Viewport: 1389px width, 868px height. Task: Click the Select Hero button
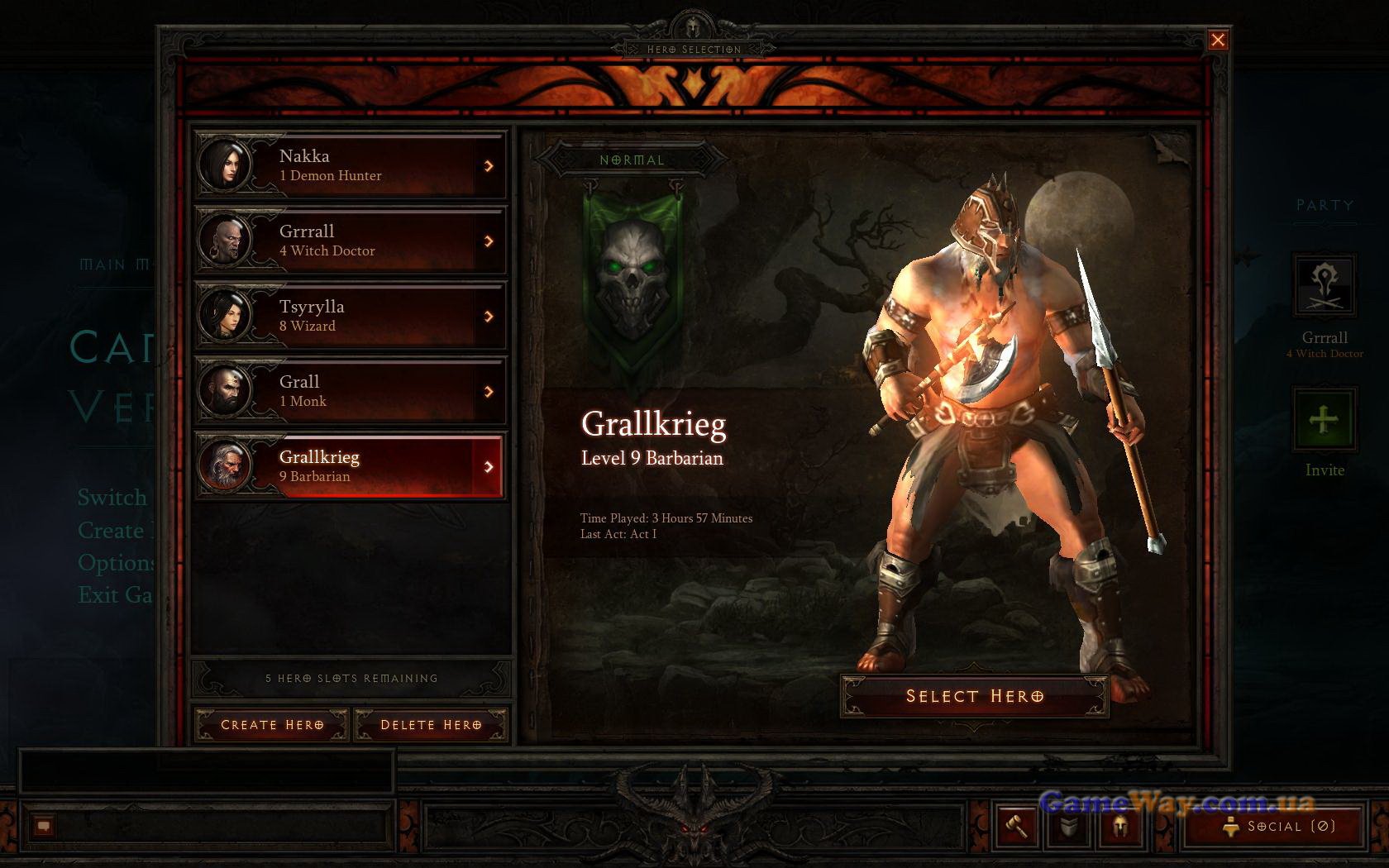(974, 696)
